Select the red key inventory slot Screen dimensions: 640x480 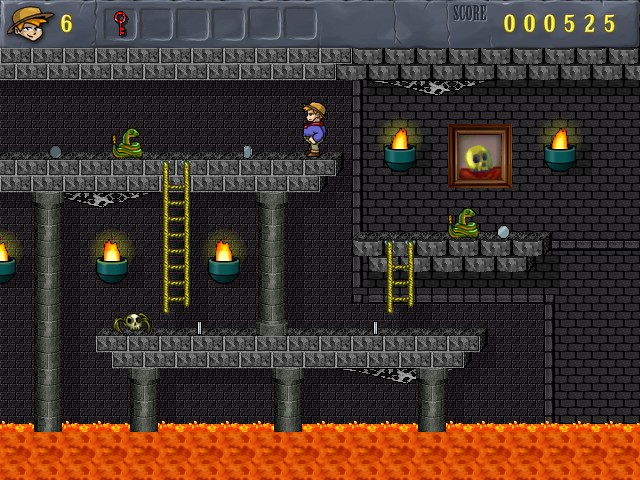coord(121,23)
